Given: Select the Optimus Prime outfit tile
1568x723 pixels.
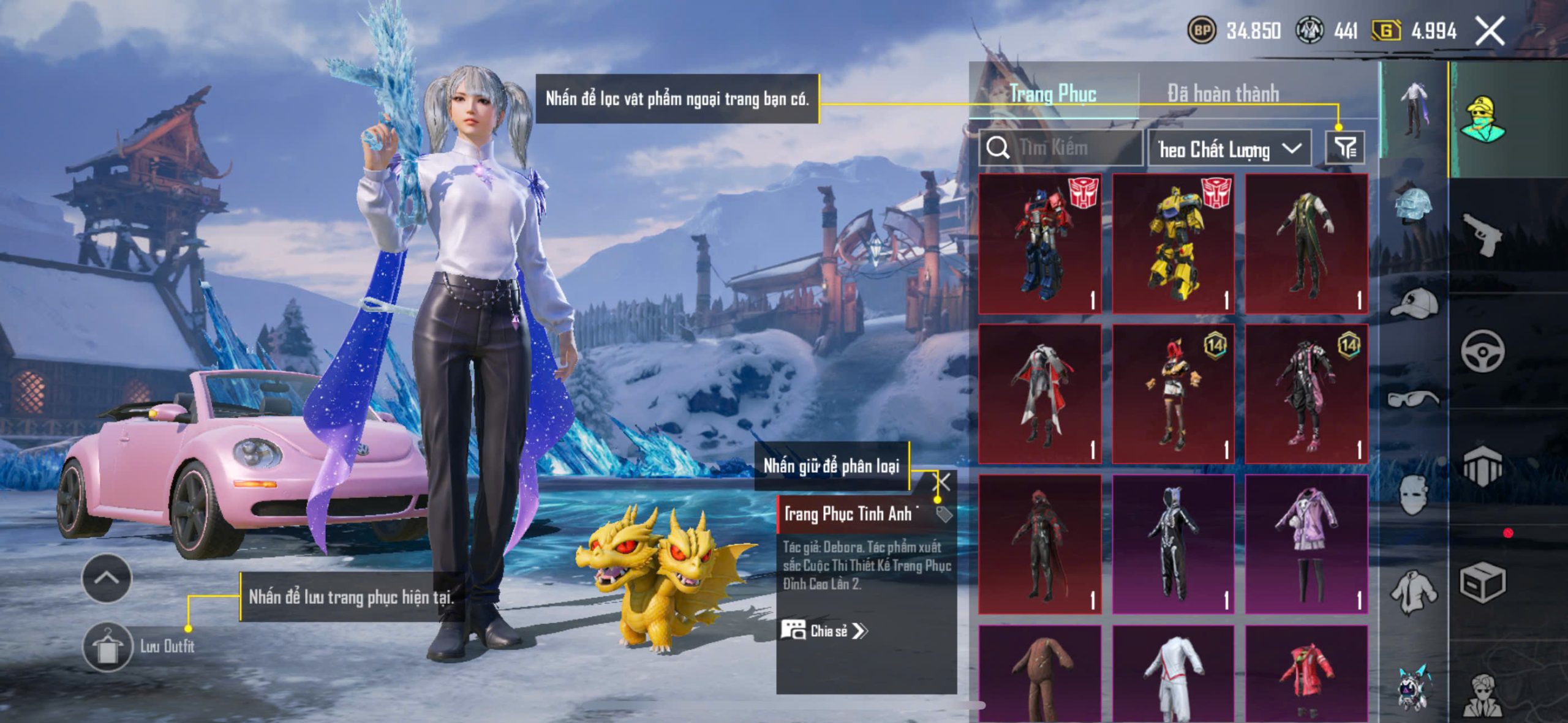Looking at the screenshot, I should tap(1040, 244).
